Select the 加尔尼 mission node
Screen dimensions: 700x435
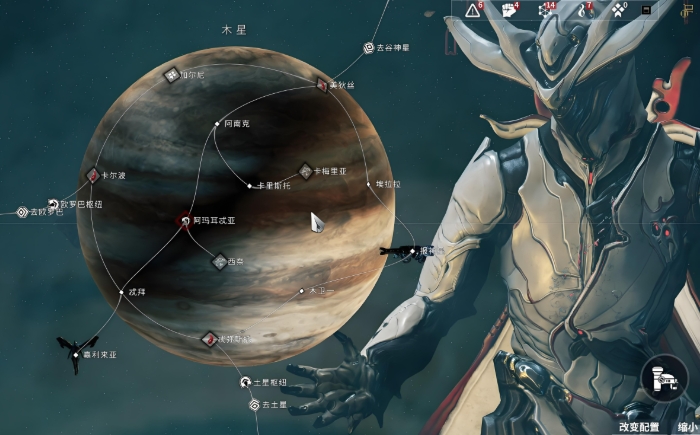coord(172,75)
